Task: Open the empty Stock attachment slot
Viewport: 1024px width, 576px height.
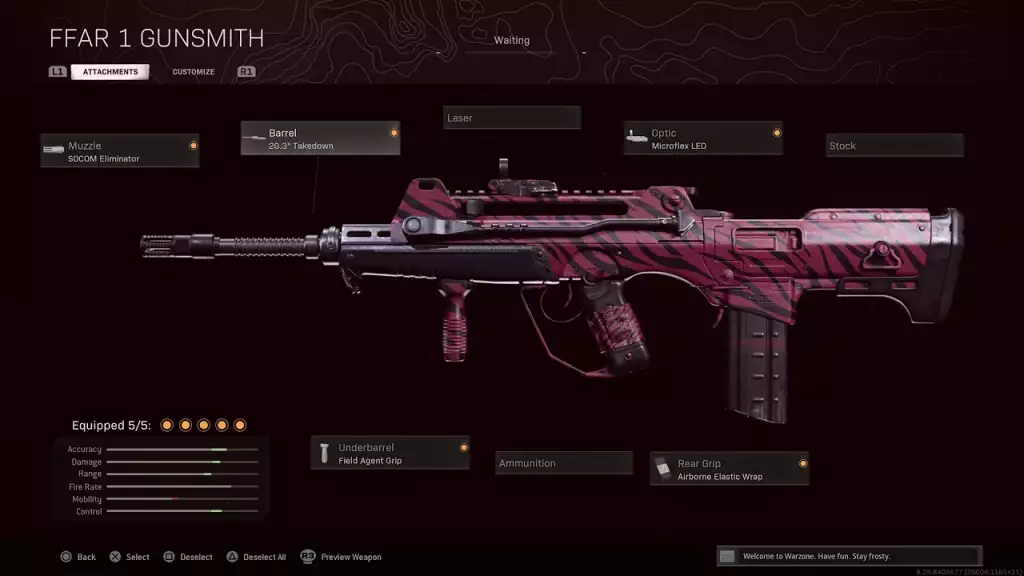Action: pyautogui.click(x=894, y=146)
